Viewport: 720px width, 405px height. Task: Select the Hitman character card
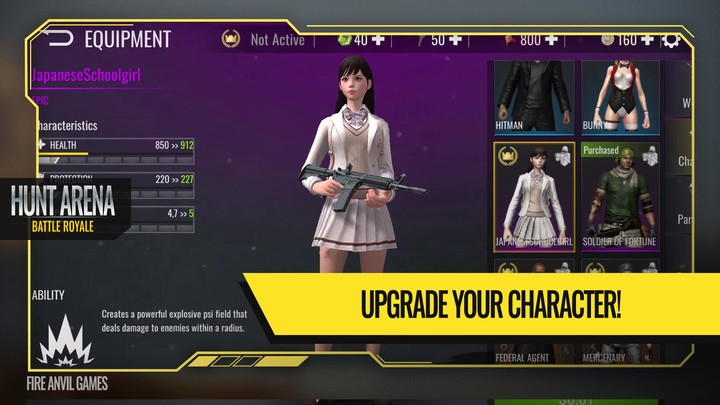[x=534, y=96]
